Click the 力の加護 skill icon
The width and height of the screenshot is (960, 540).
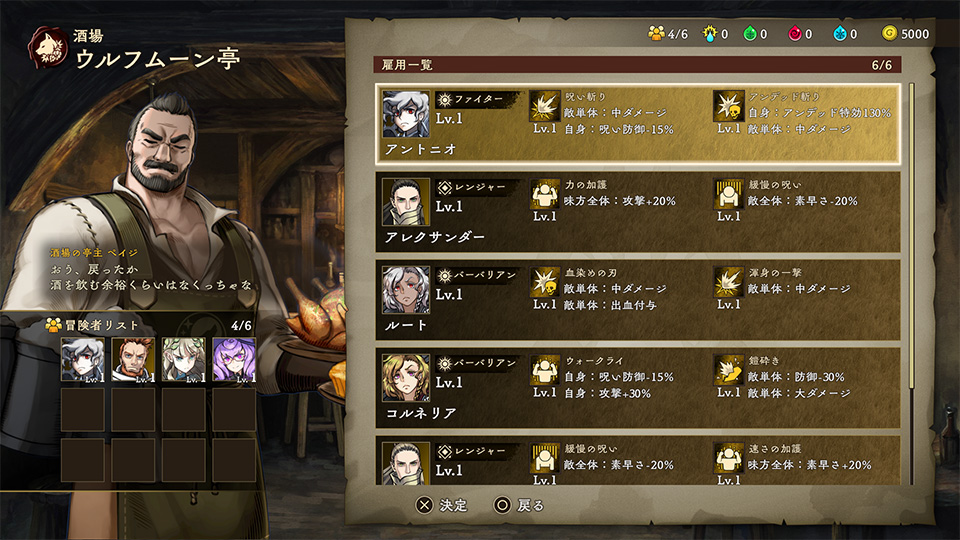[544, 194]
